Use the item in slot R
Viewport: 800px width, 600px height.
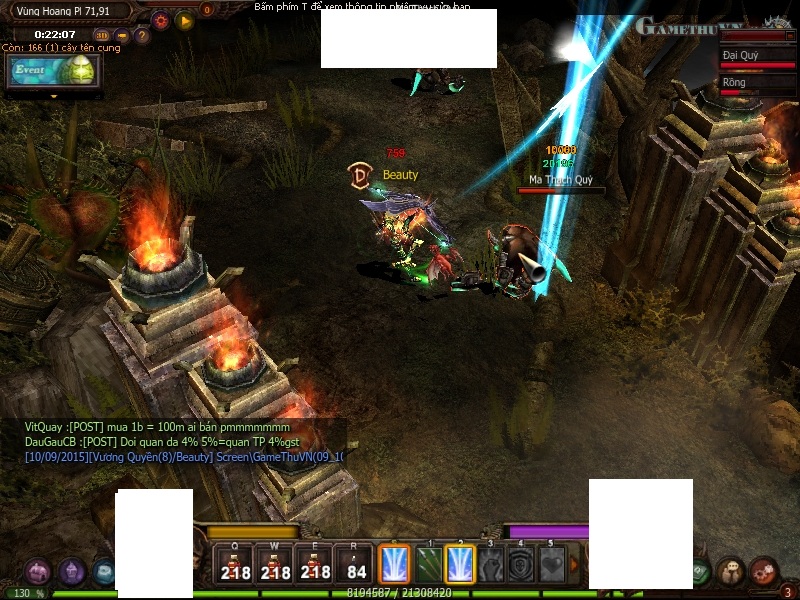pos(355,565)
